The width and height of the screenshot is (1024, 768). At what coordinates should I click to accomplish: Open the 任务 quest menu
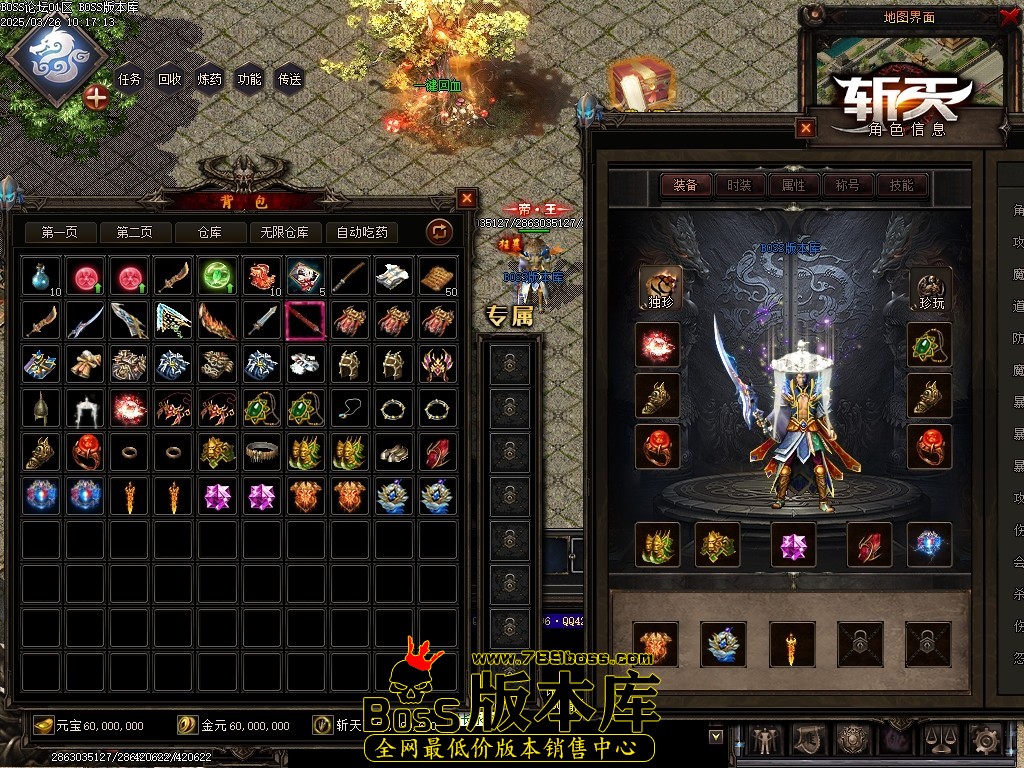130,79
